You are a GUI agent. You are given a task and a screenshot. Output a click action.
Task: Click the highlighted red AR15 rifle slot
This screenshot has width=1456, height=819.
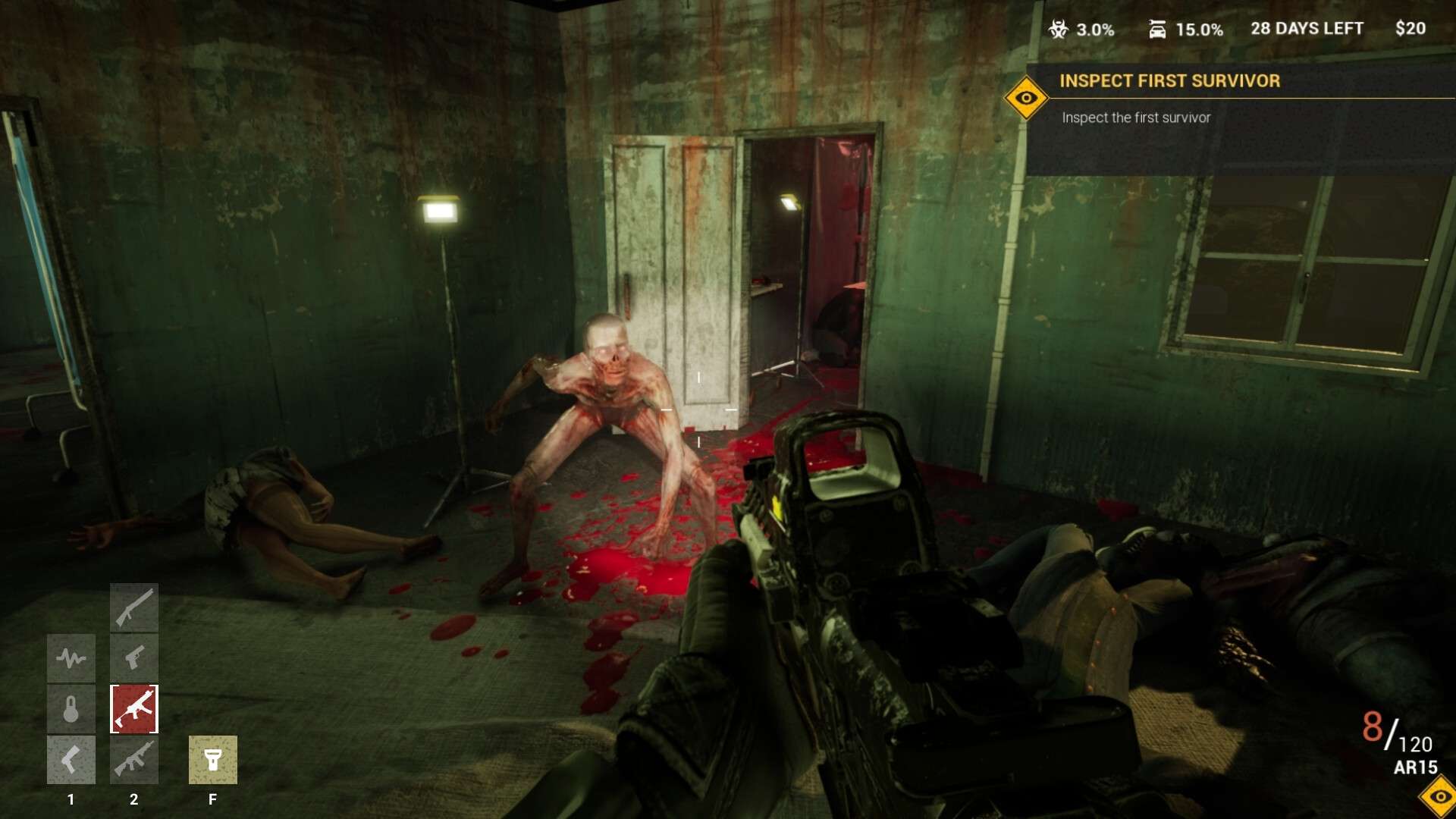click(134, 709)
